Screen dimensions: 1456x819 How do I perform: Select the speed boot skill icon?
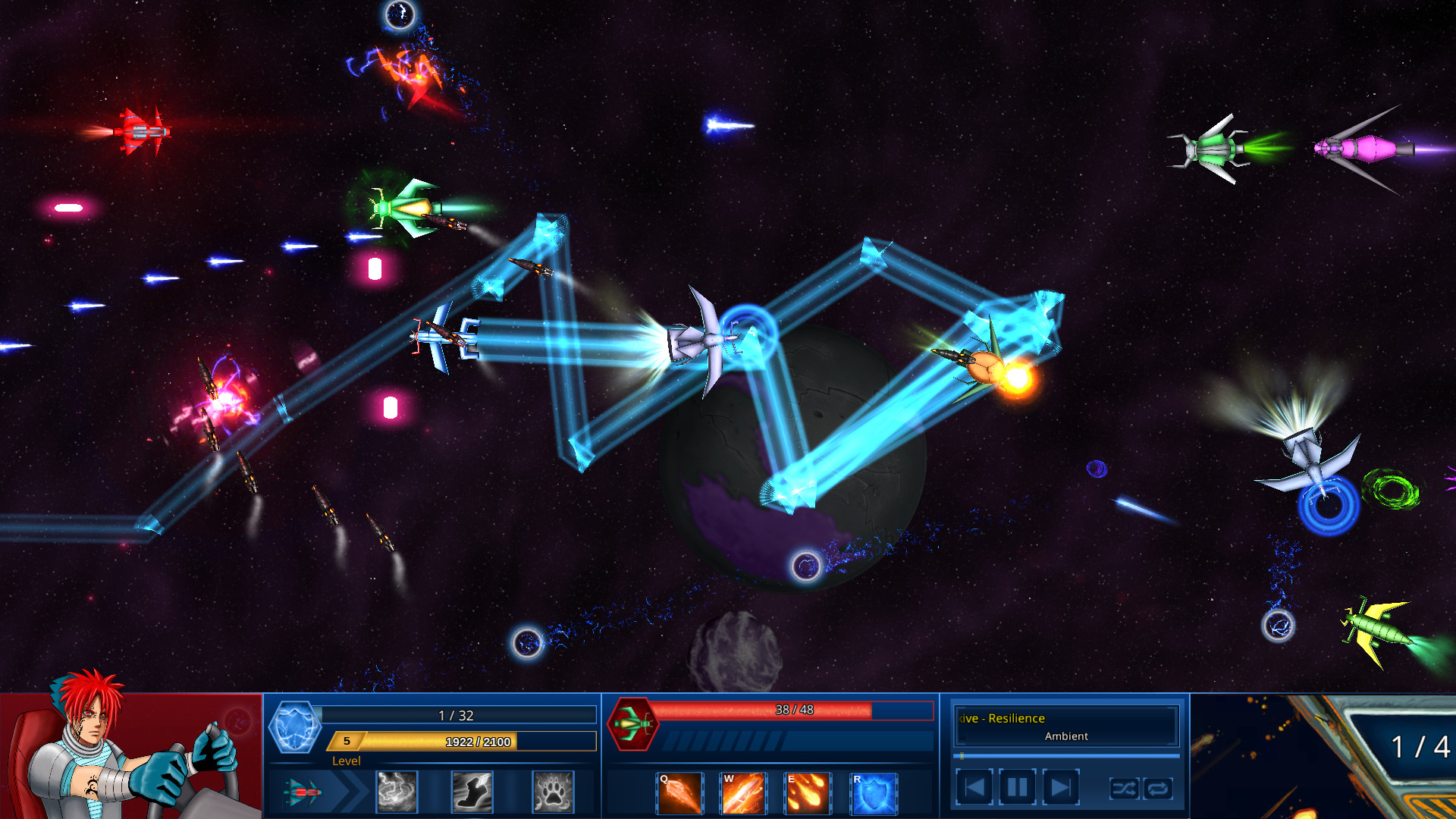tap(472, 792)
